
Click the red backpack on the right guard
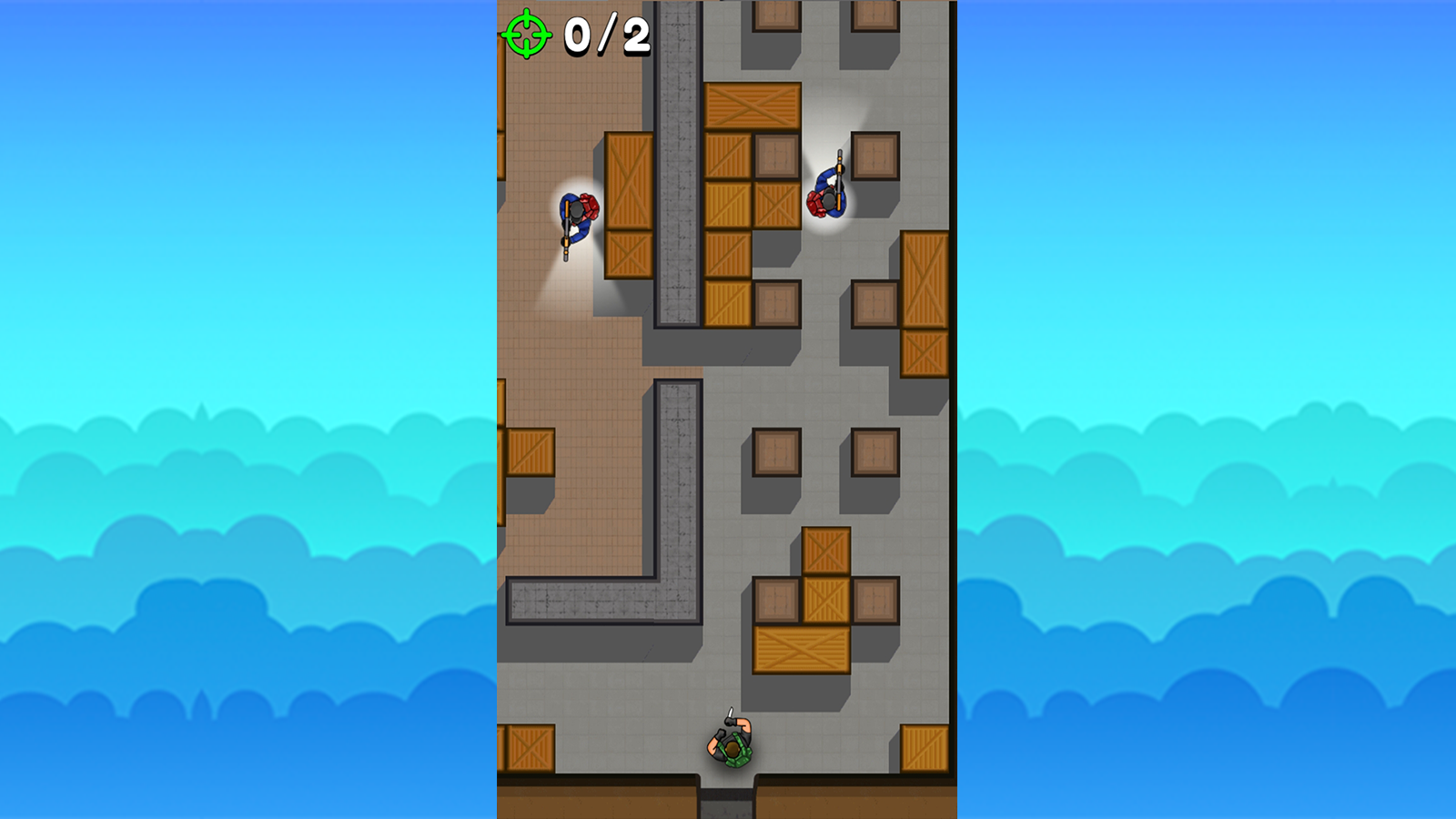[x=814, y=202]
